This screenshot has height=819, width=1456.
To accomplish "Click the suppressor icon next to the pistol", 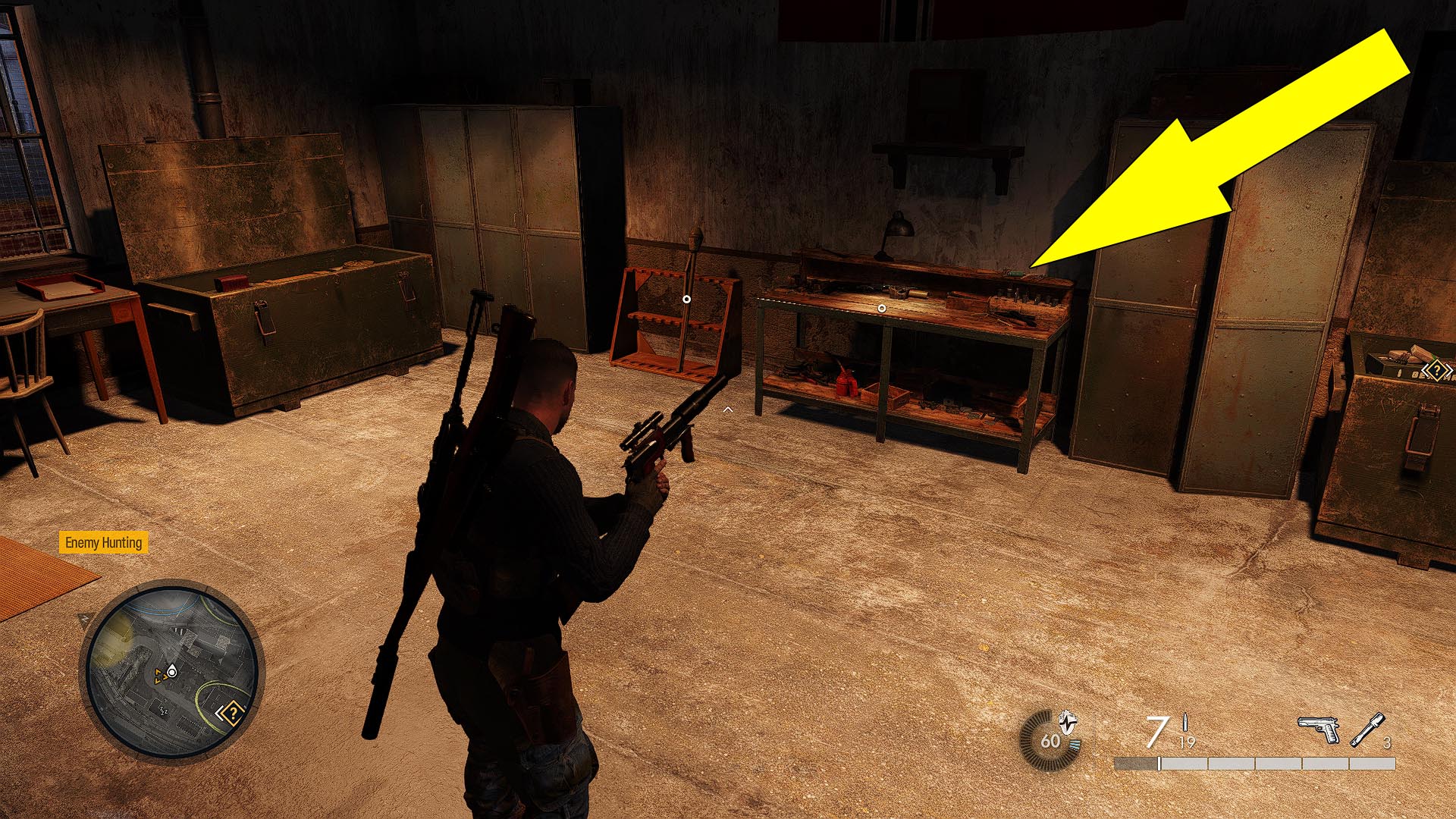I will [x=1367, y=730].
